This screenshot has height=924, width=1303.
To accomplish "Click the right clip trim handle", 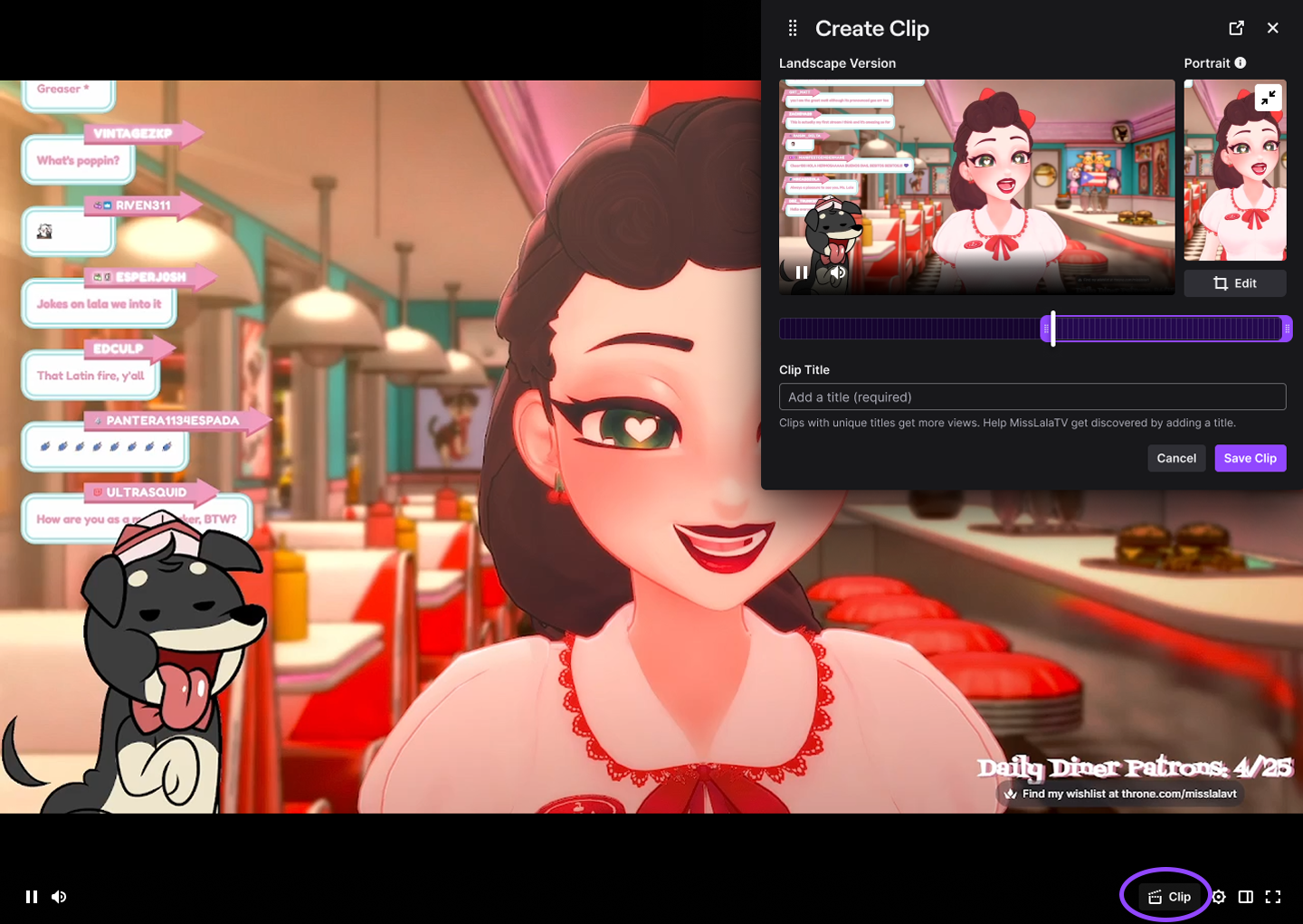I will coord(1287,329).
